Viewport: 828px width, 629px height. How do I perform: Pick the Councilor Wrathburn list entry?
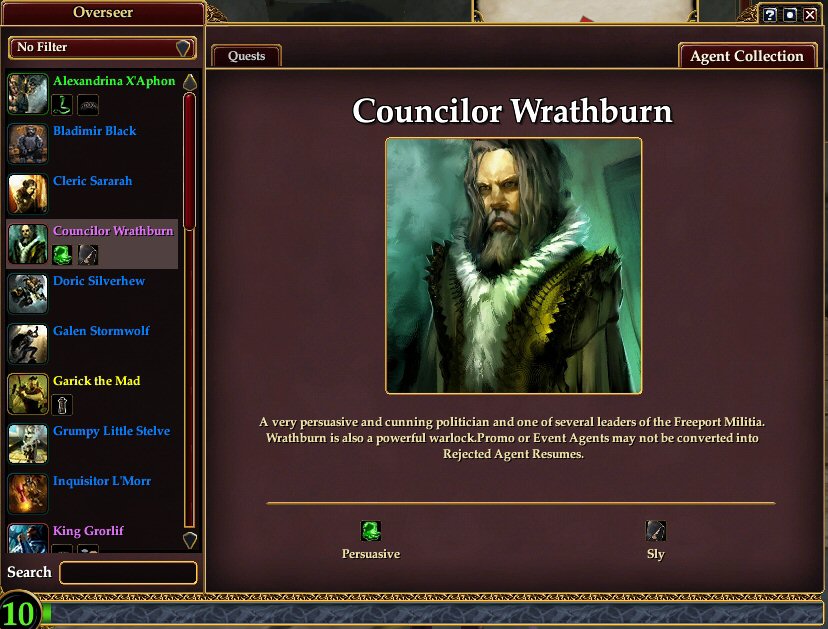(x=112, y=231)
